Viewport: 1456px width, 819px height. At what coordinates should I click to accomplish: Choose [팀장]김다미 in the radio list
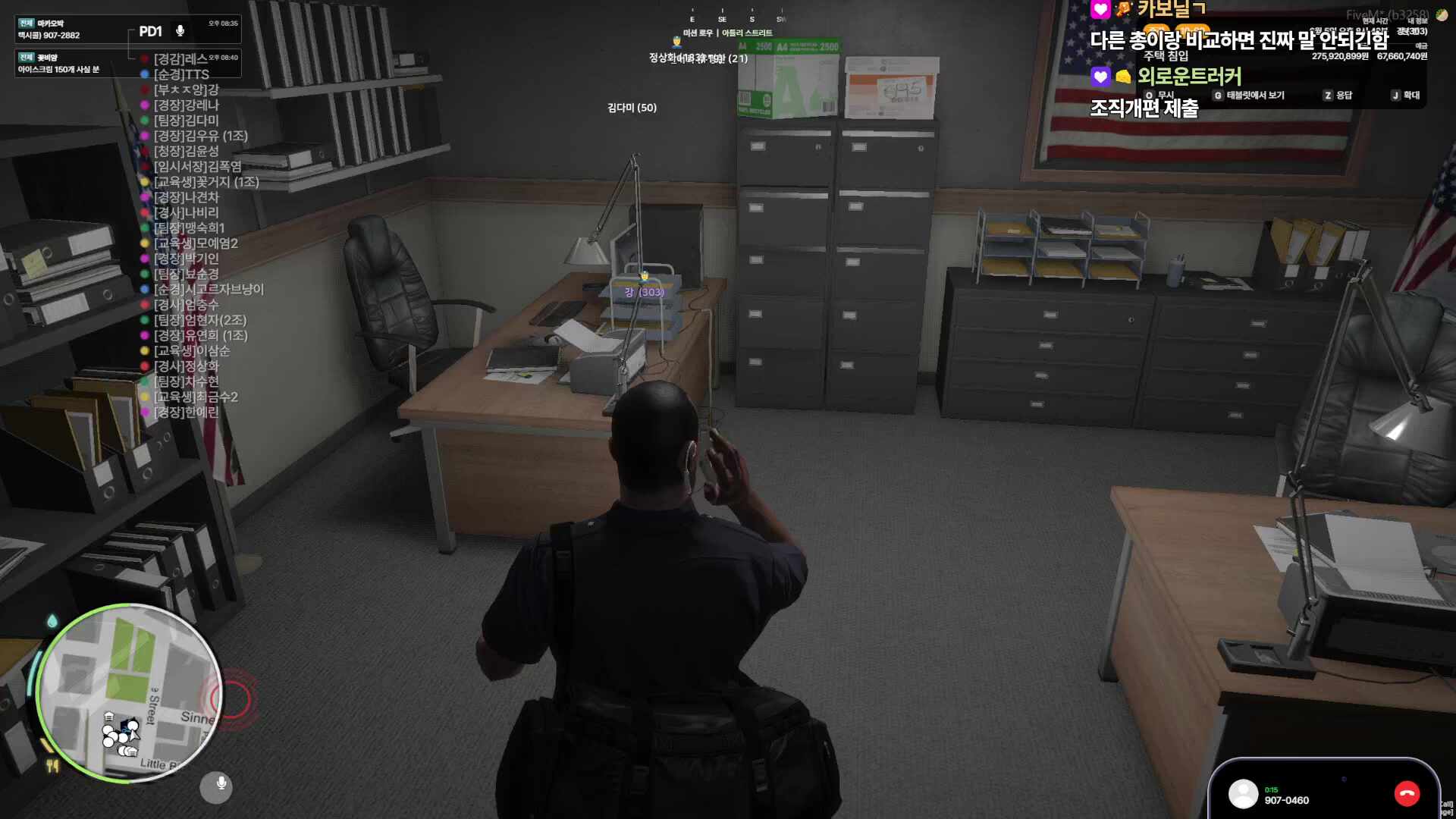point(186,121)
